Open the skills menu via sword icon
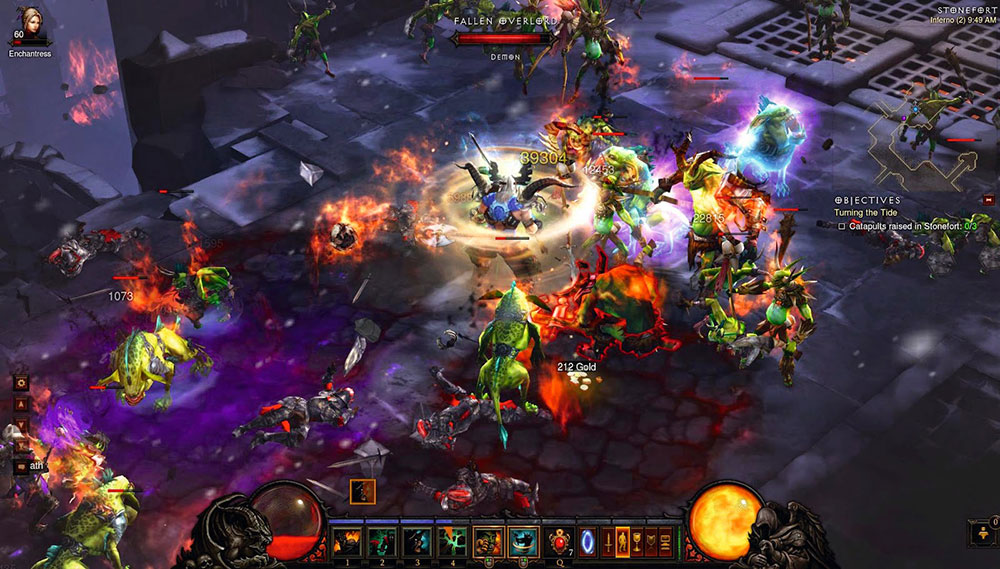 (x=608, y=541)
